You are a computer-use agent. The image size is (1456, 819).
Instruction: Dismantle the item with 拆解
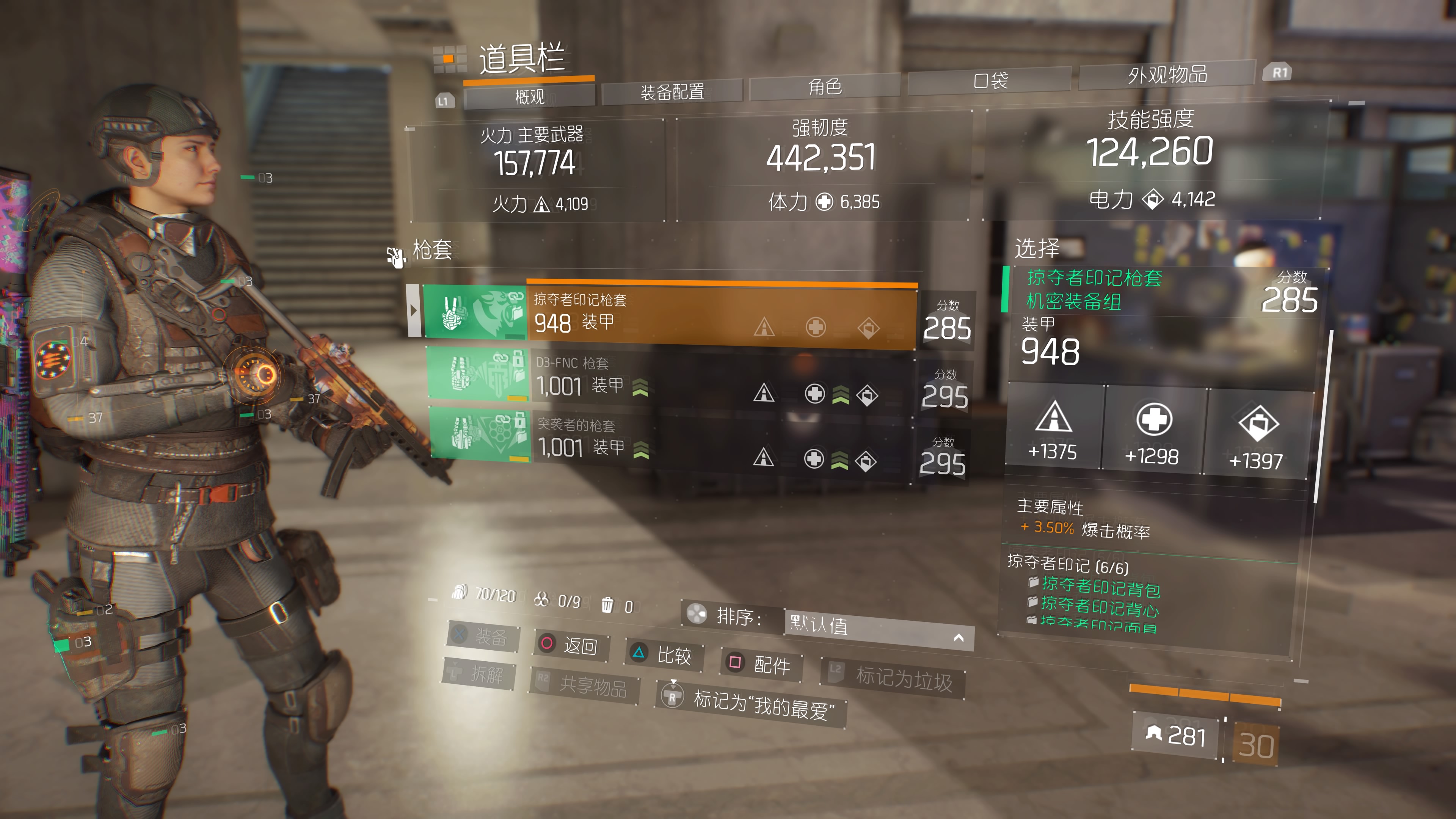[478, 674]
